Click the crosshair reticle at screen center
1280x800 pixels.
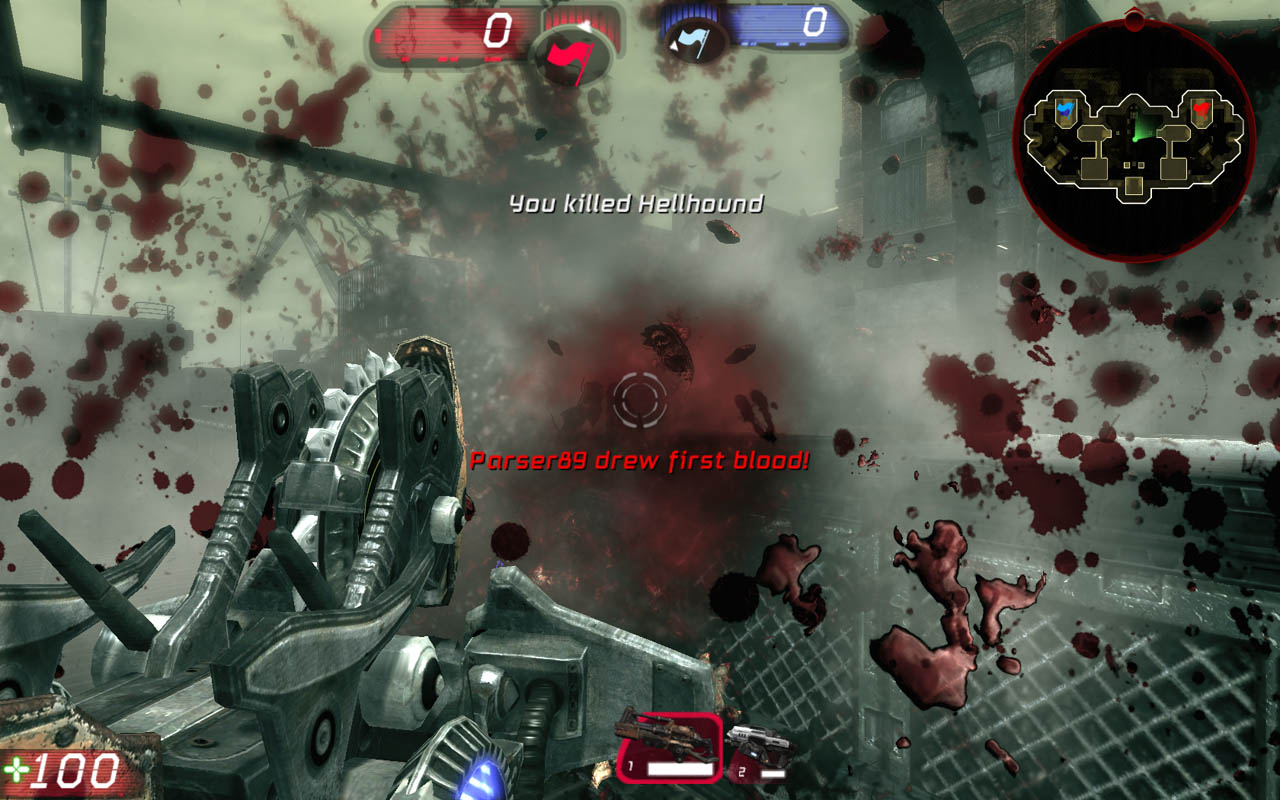(640, 400)
